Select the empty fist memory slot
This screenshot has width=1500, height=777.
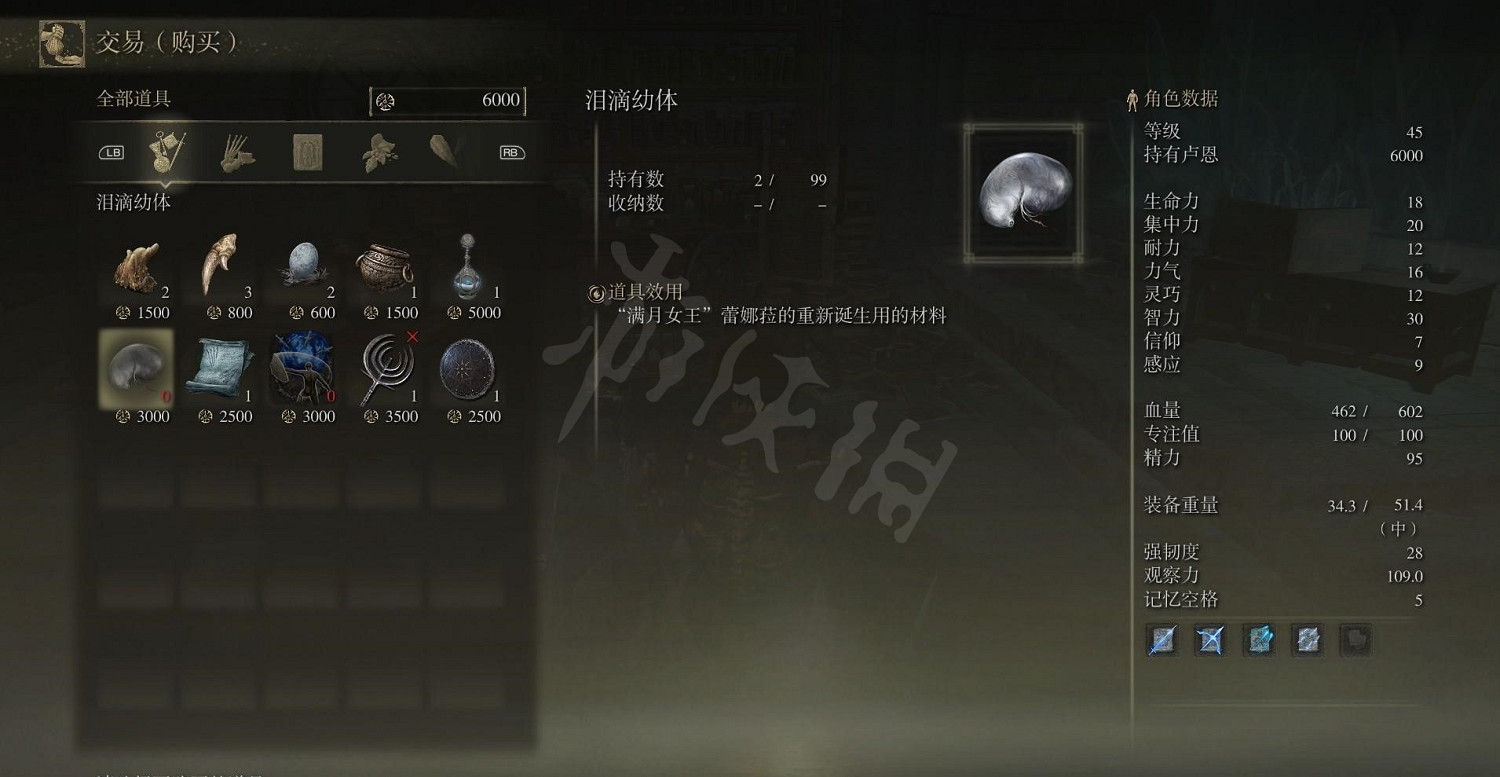1355,640
